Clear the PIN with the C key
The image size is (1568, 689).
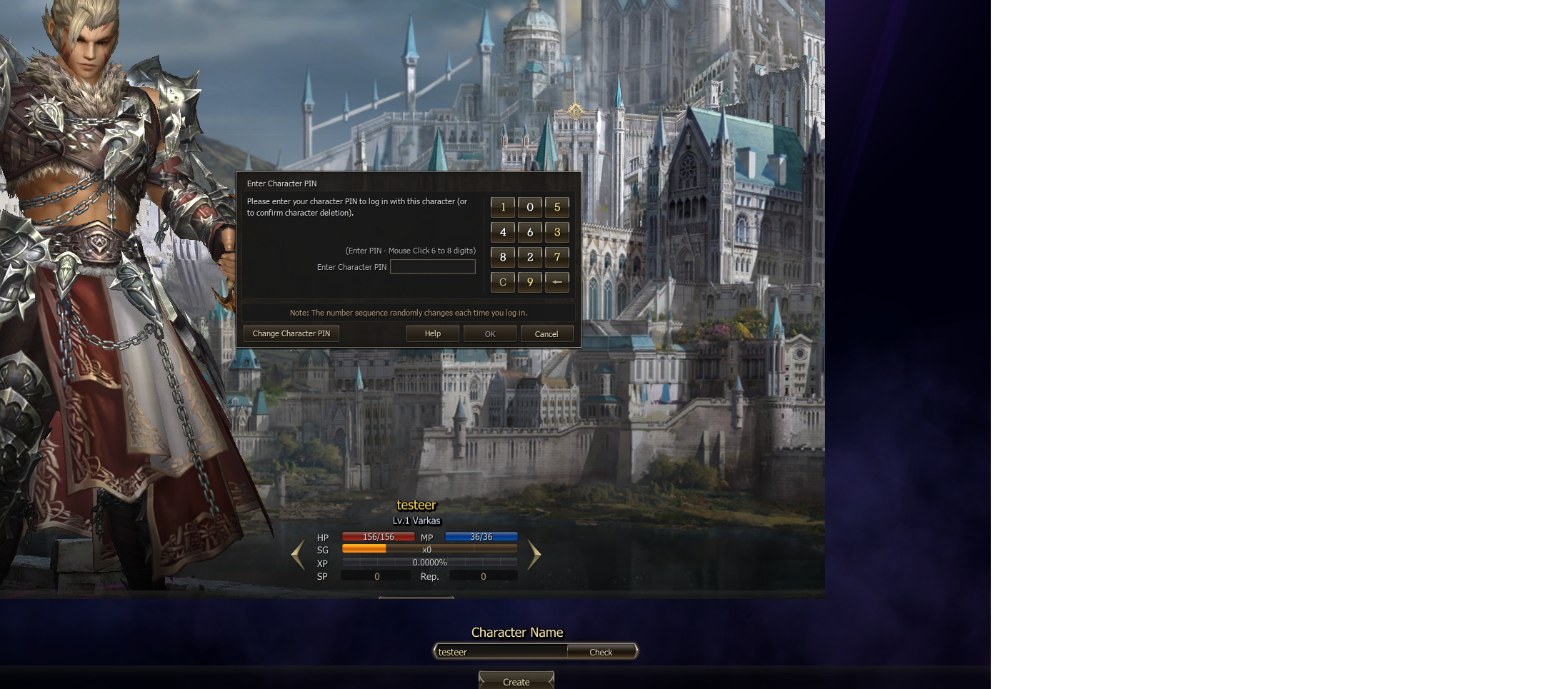tap(503, 283)
